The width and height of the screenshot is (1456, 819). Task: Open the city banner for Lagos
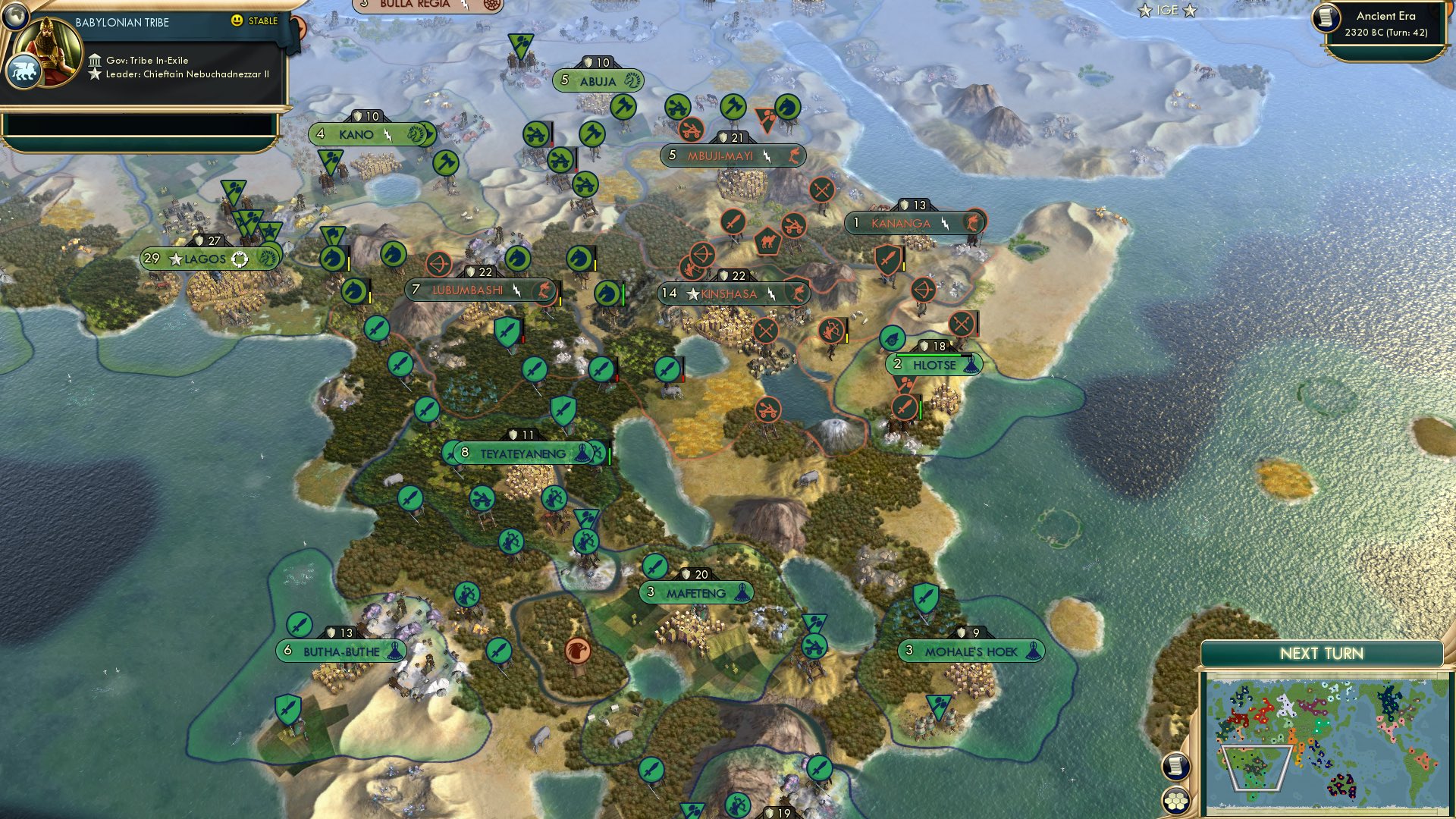(209, 257)
